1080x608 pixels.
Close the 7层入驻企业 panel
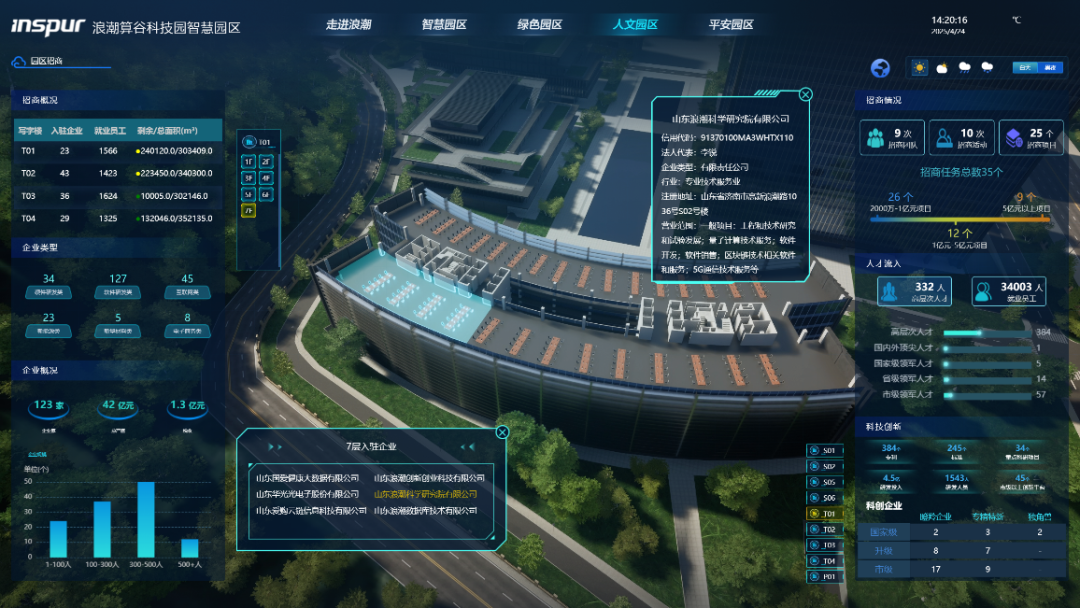tap(502, 432)
